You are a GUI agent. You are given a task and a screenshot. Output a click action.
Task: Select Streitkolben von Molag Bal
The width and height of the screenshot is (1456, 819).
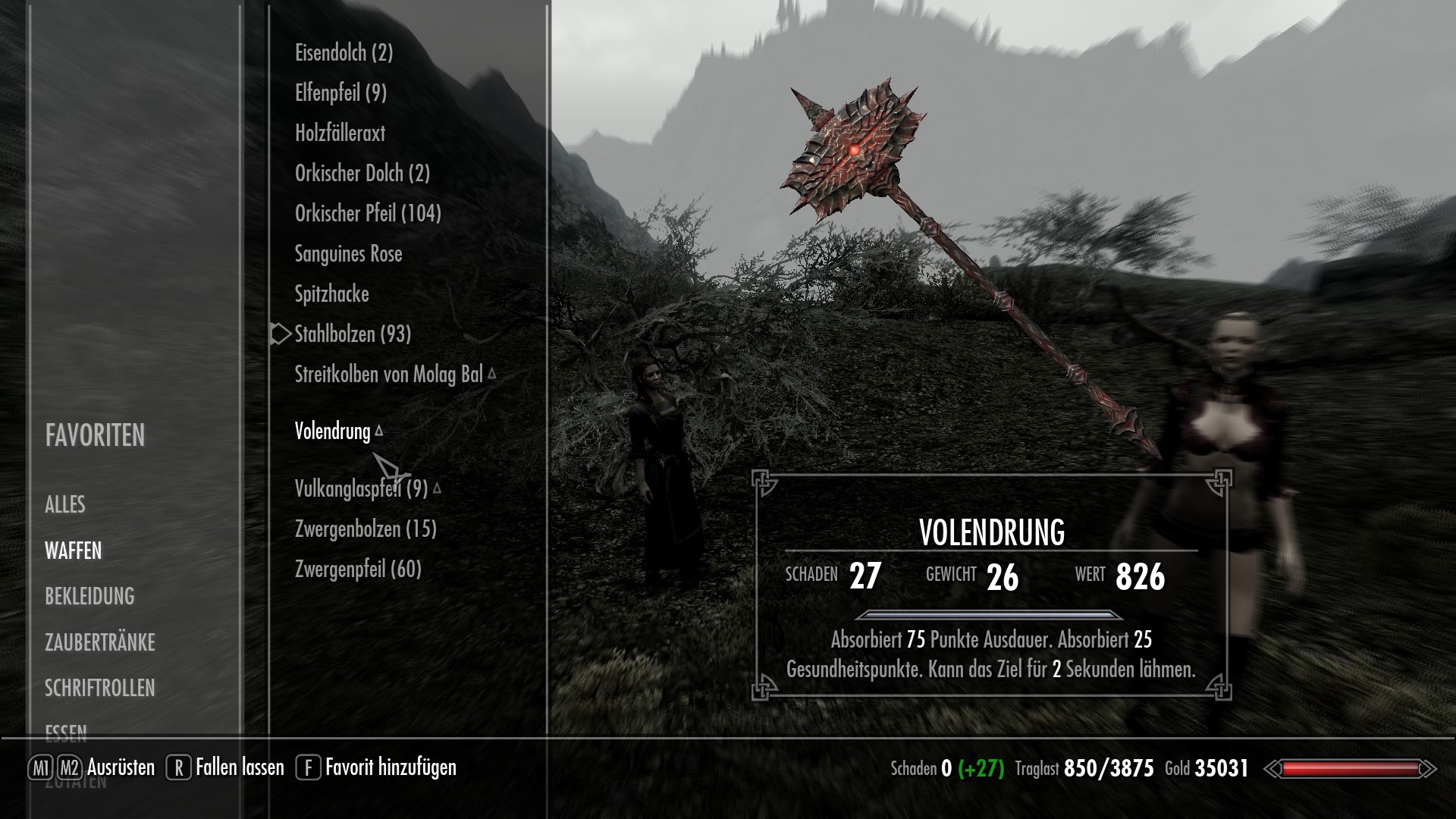(x=388, y=374)
